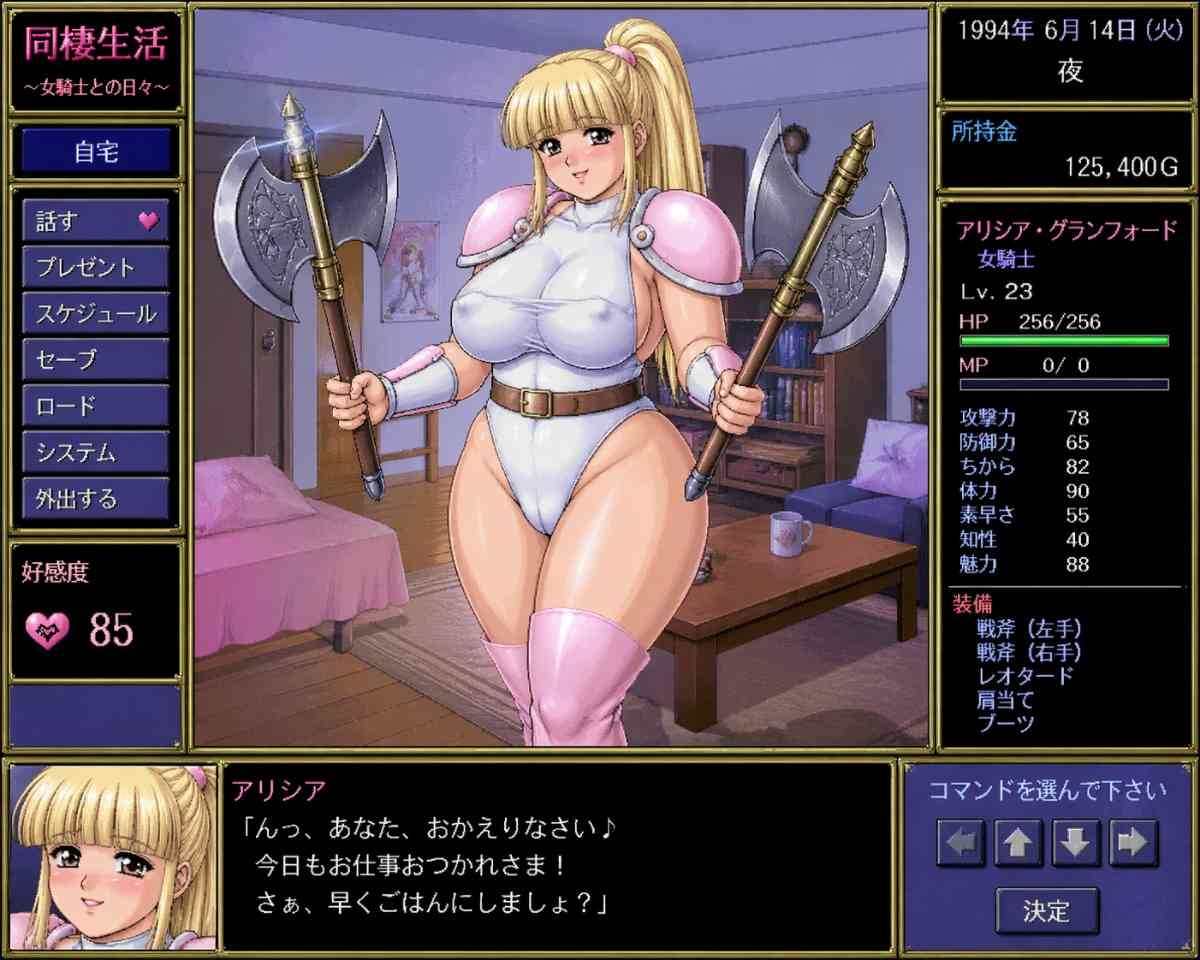This screenshot has width=1200, height=960.
Task: Open the スケジュール schedule menu
Action: click(95, 314)
